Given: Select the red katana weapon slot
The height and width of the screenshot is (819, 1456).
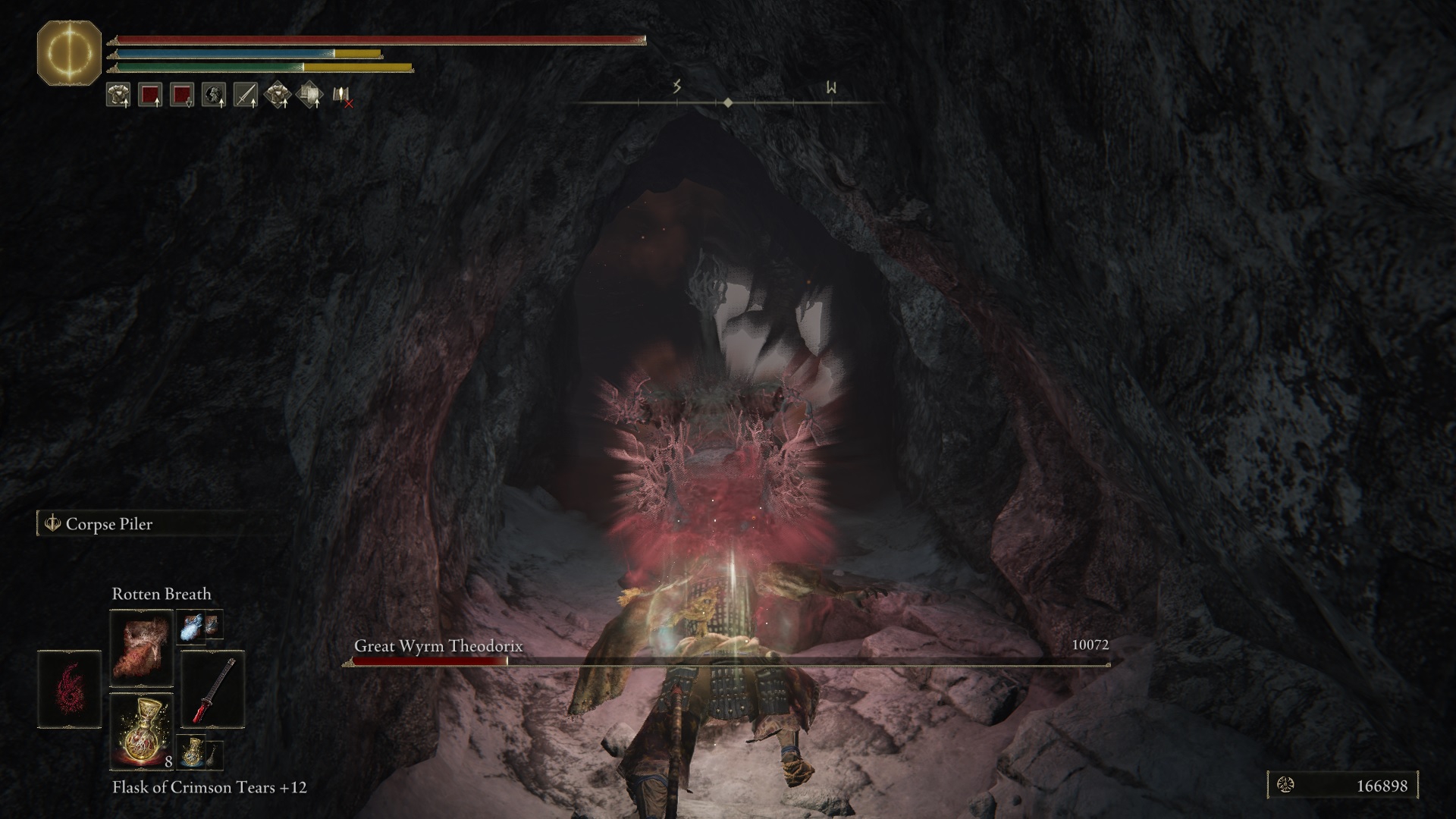Looking at the screenshot, I should tap(214, 689).
